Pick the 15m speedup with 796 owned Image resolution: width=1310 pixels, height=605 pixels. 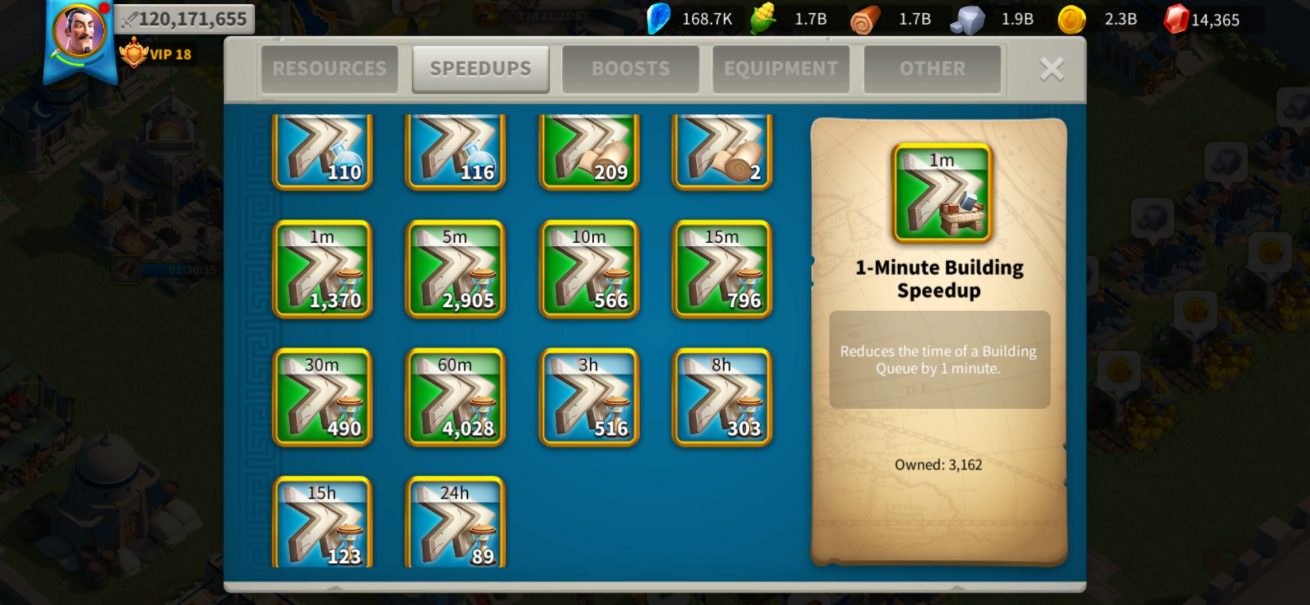click(722, 269)
